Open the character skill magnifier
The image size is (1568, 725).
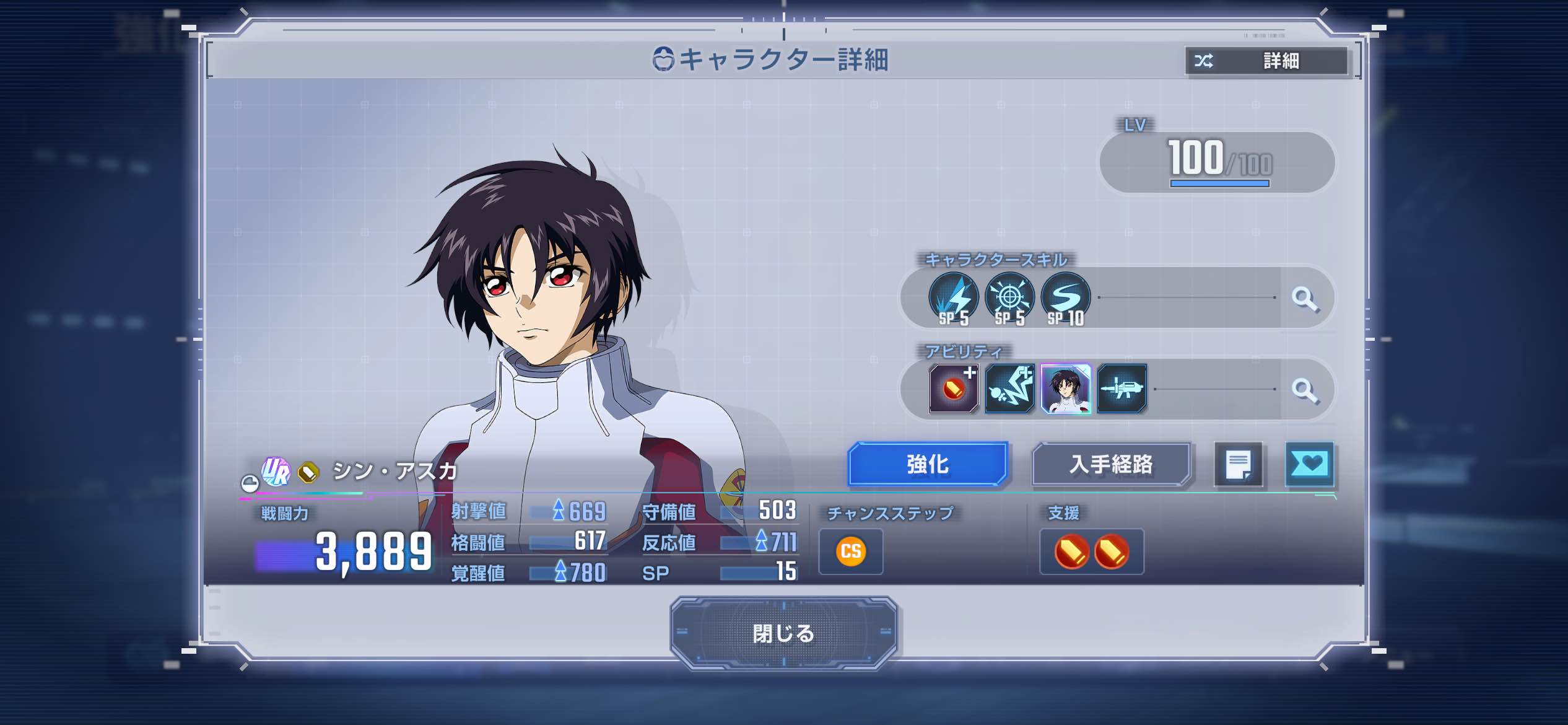coord(1305,299)
